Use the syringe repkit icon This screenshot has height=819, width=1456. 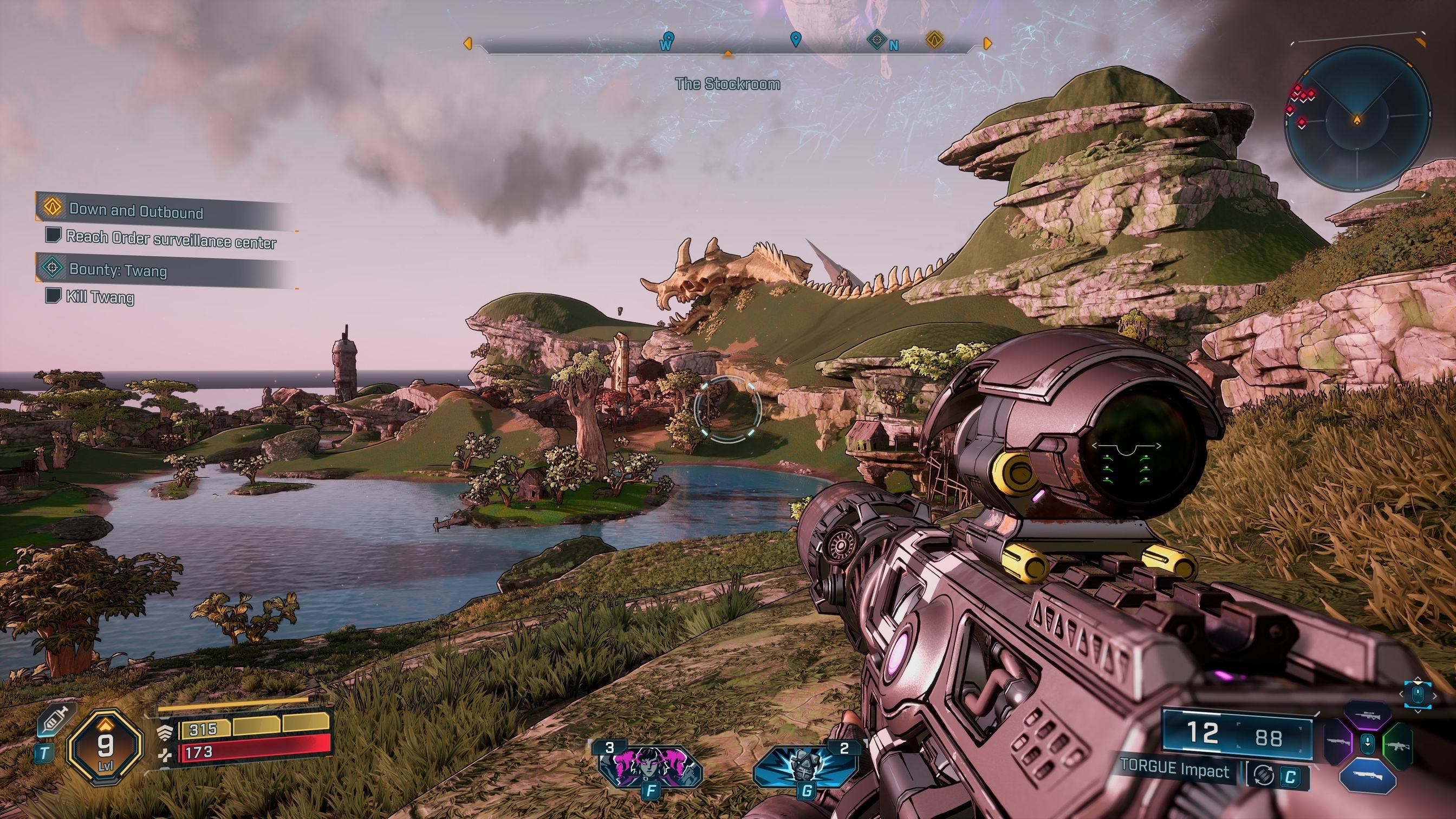tap(57, 720)
